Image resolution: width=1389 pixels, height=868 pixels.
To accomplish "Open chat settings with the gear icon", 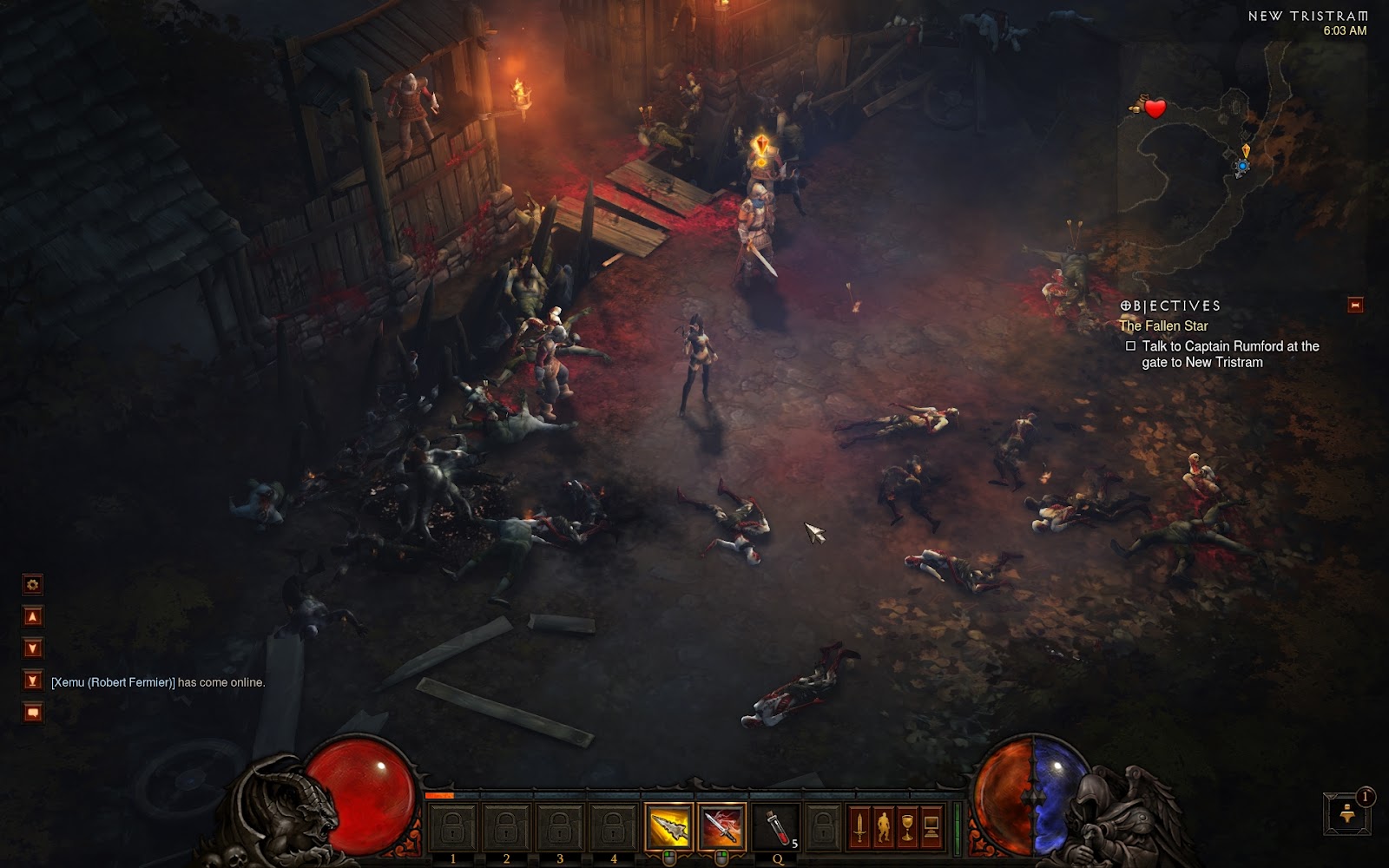I will point(33,584).
